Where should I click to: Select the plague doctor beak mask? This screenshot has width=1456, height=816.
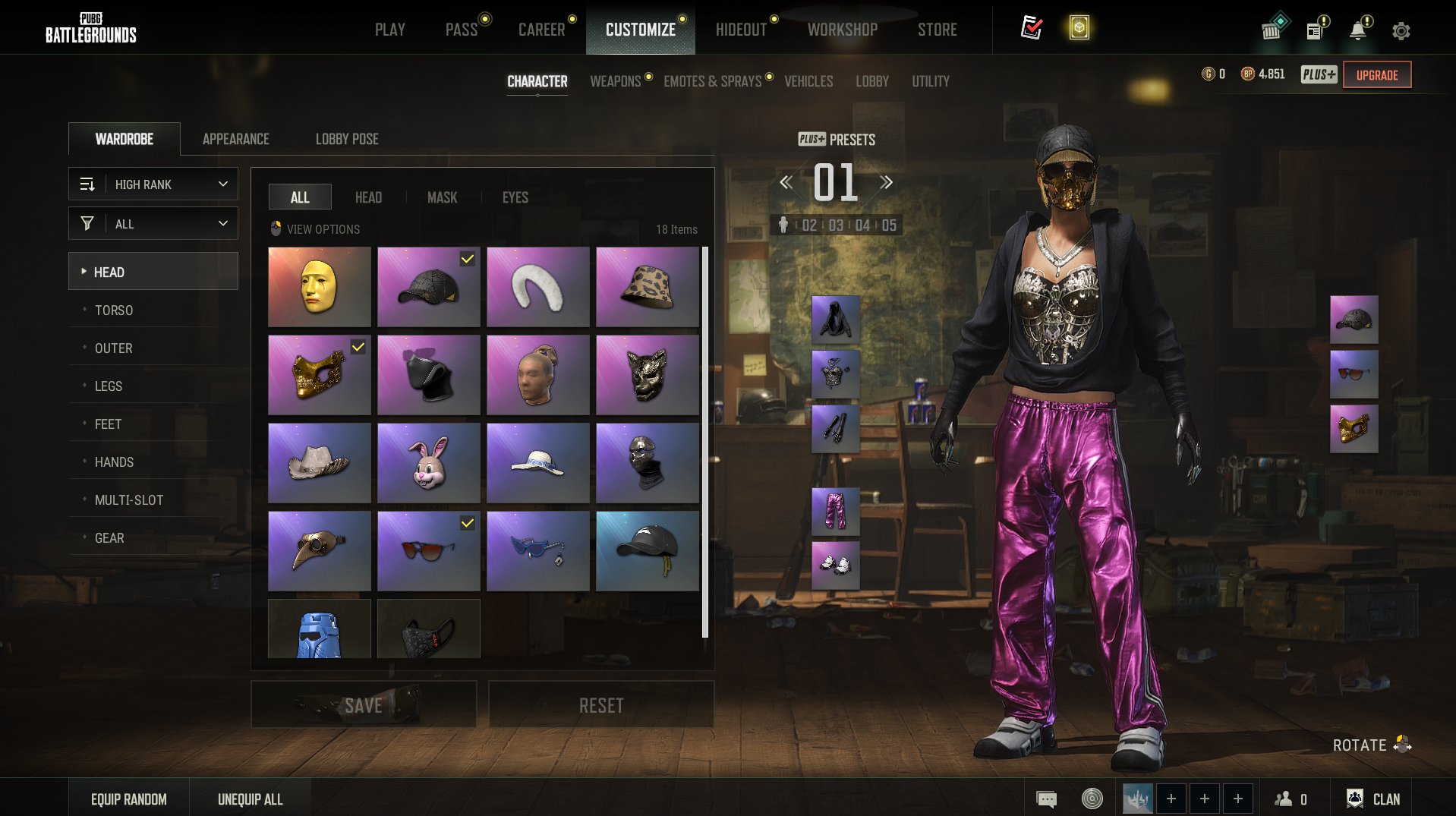[x=320, y=551]
